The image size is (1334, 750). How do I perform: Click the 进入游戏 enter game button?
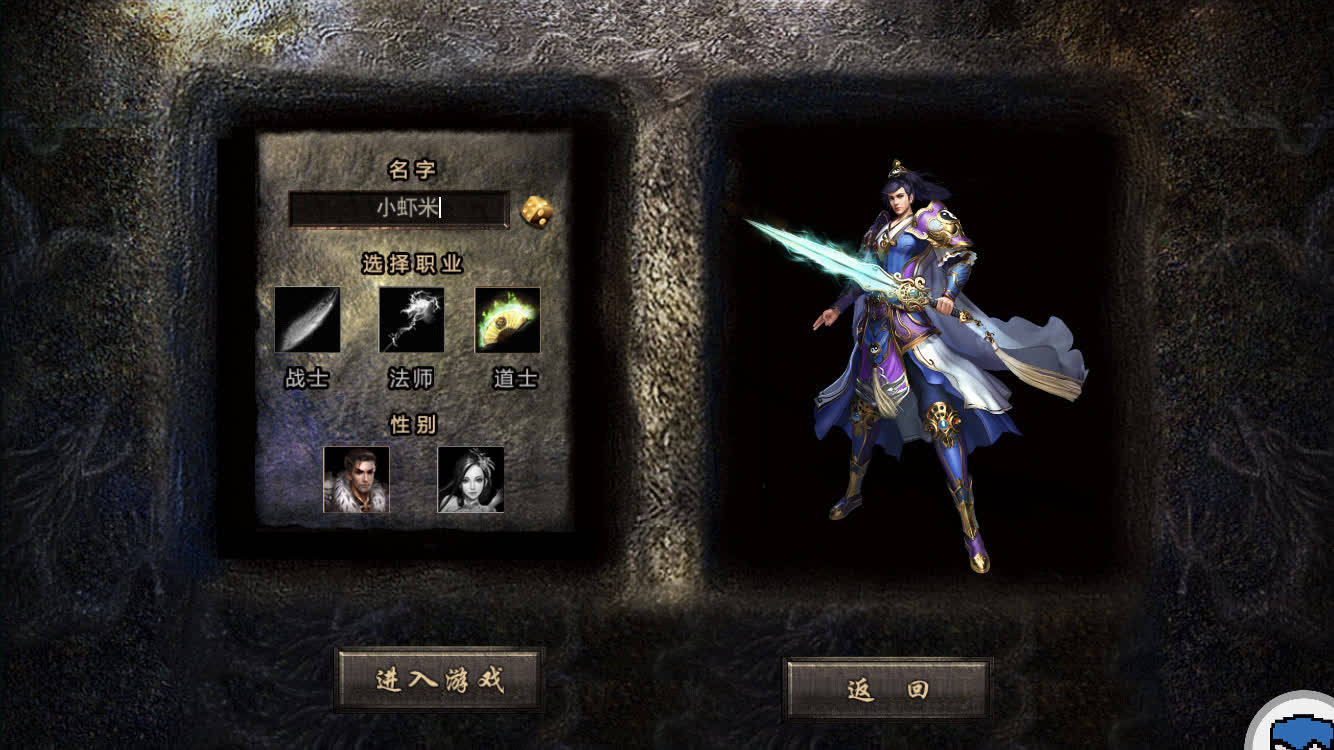[x=439, y=681]
